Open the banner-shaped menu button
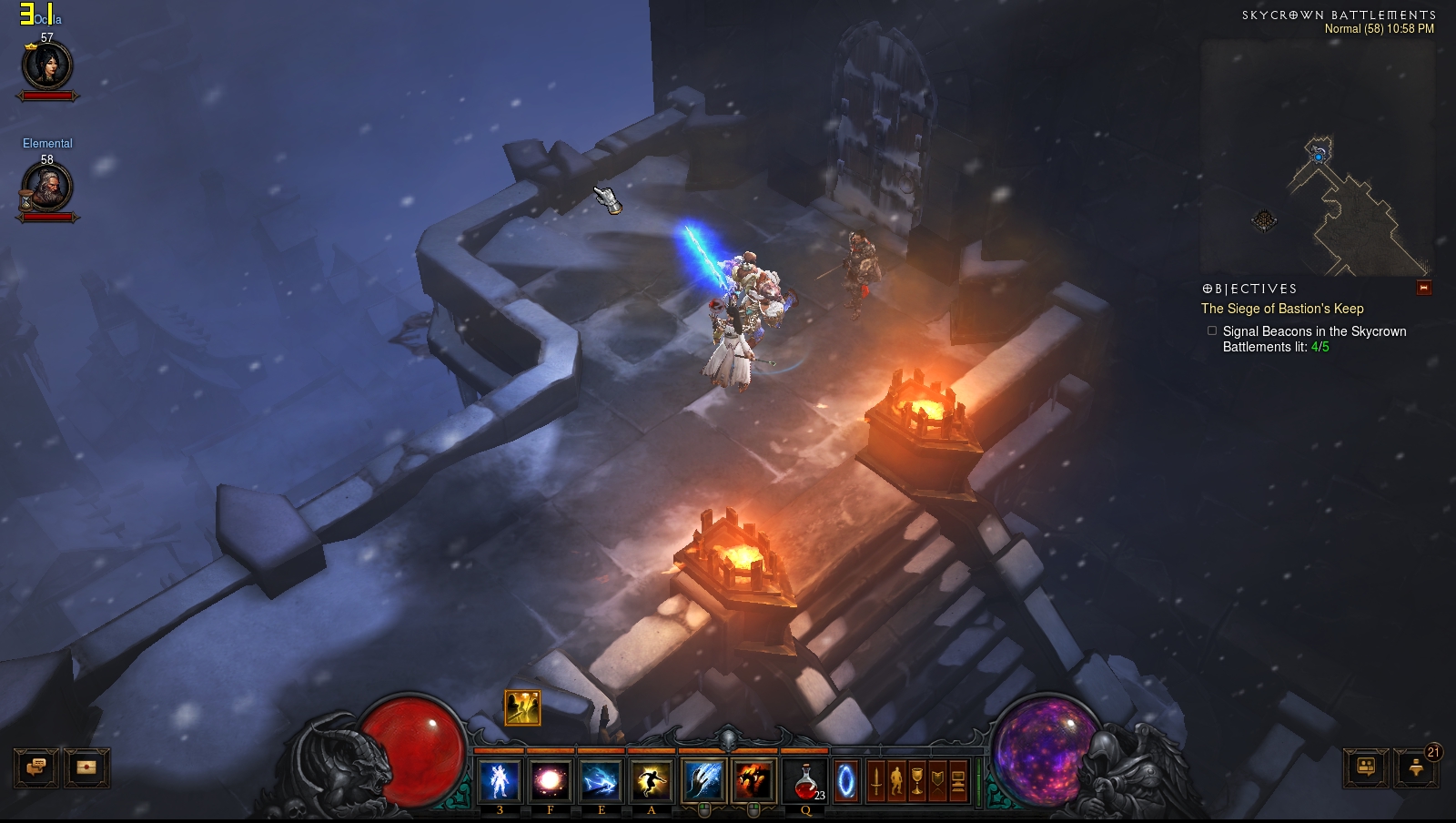Viewport: 1456px width, 823px height. pyautogui.click(x=937, y=781)
